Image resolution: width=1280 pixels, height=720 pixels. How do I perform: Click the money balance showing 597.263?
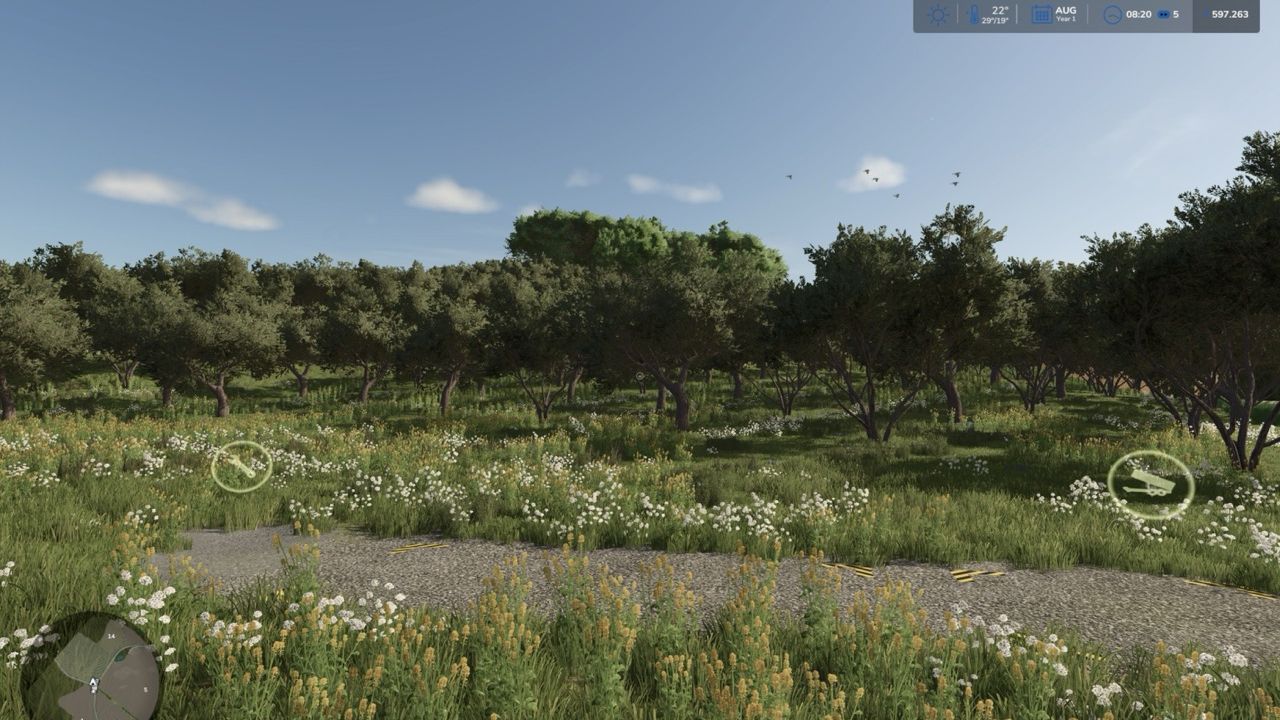pos(1227,13)
